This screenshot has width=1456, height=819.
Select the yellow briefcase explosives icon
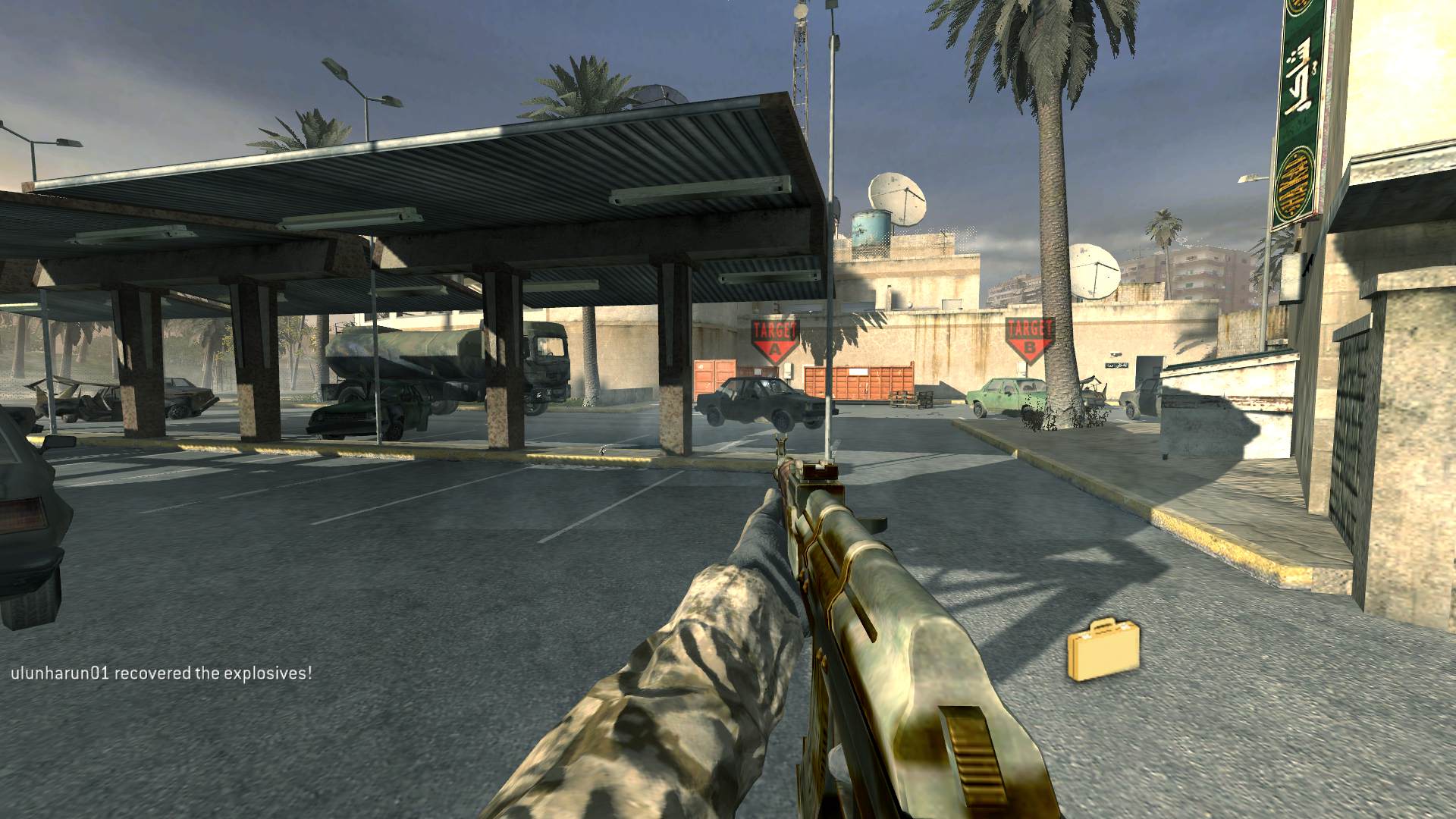click(1103, 650)
